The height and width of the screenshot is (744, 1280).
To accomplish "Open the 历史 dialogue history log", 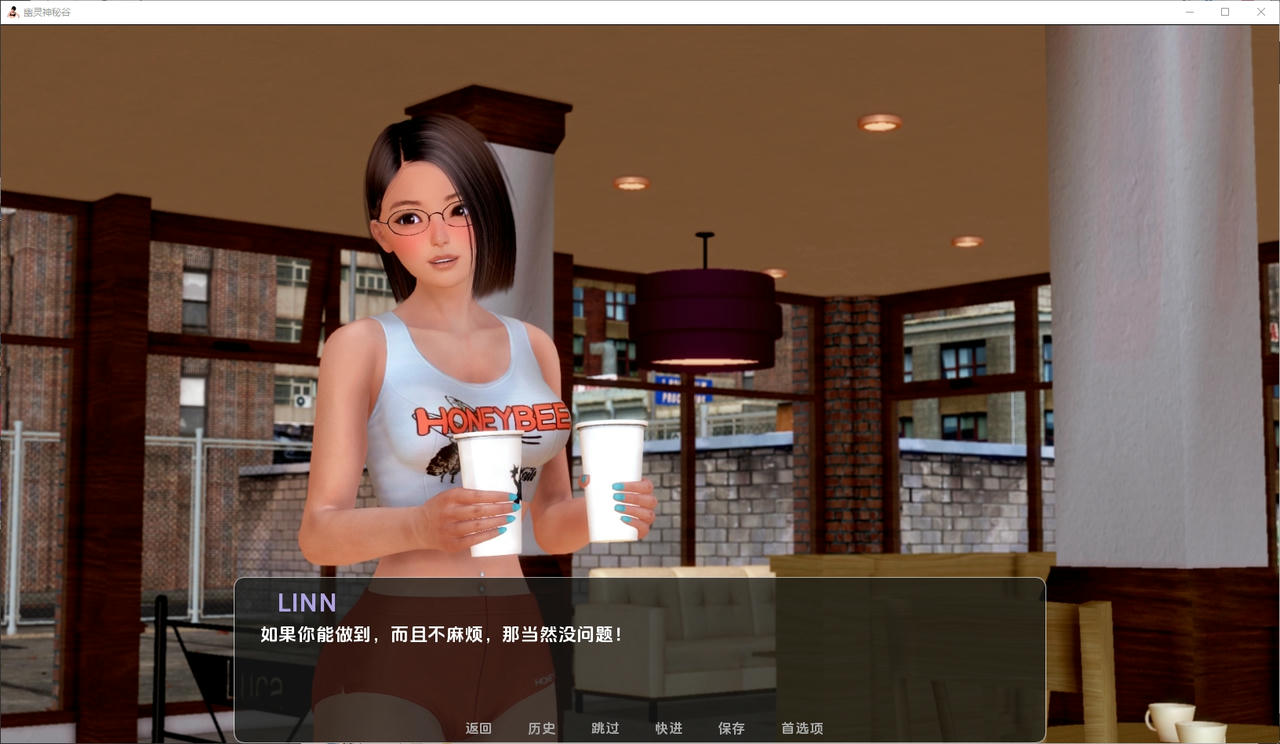I will click(541, 728).
